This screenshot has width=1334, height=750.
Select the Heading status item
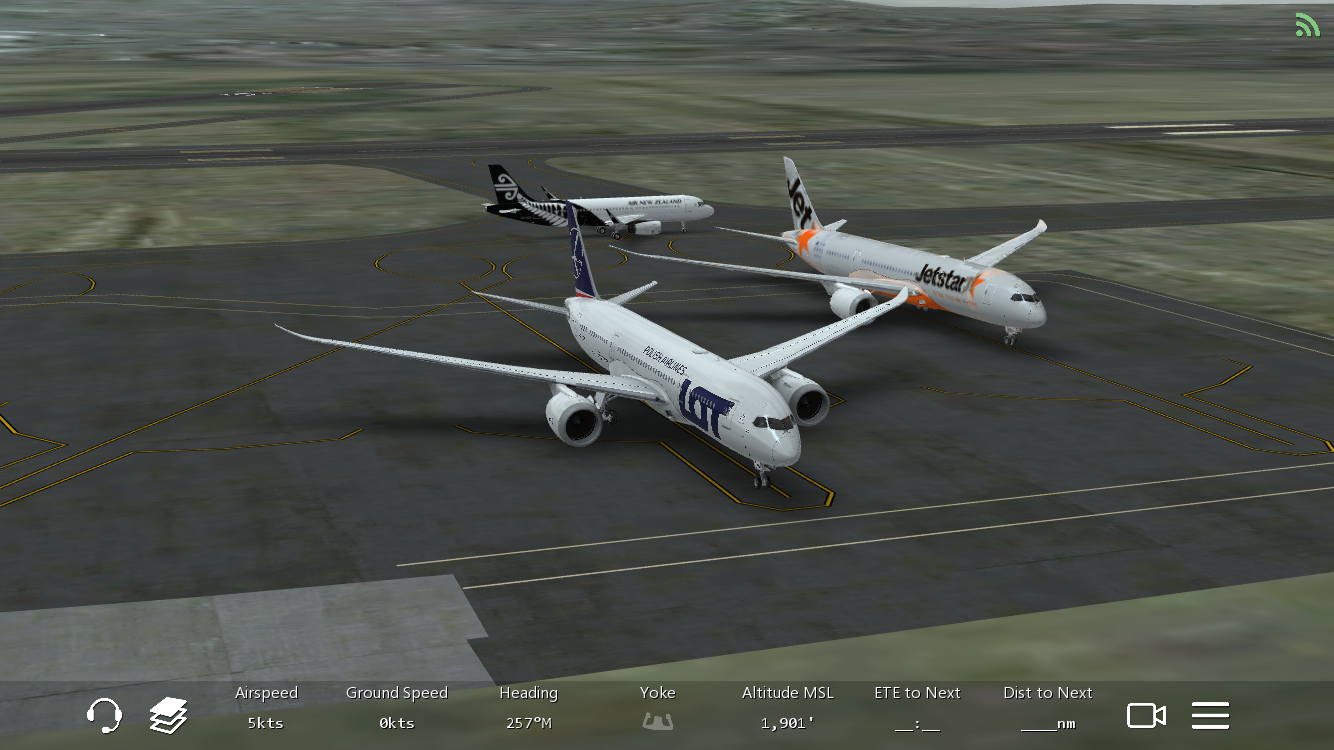coord(528,708)
